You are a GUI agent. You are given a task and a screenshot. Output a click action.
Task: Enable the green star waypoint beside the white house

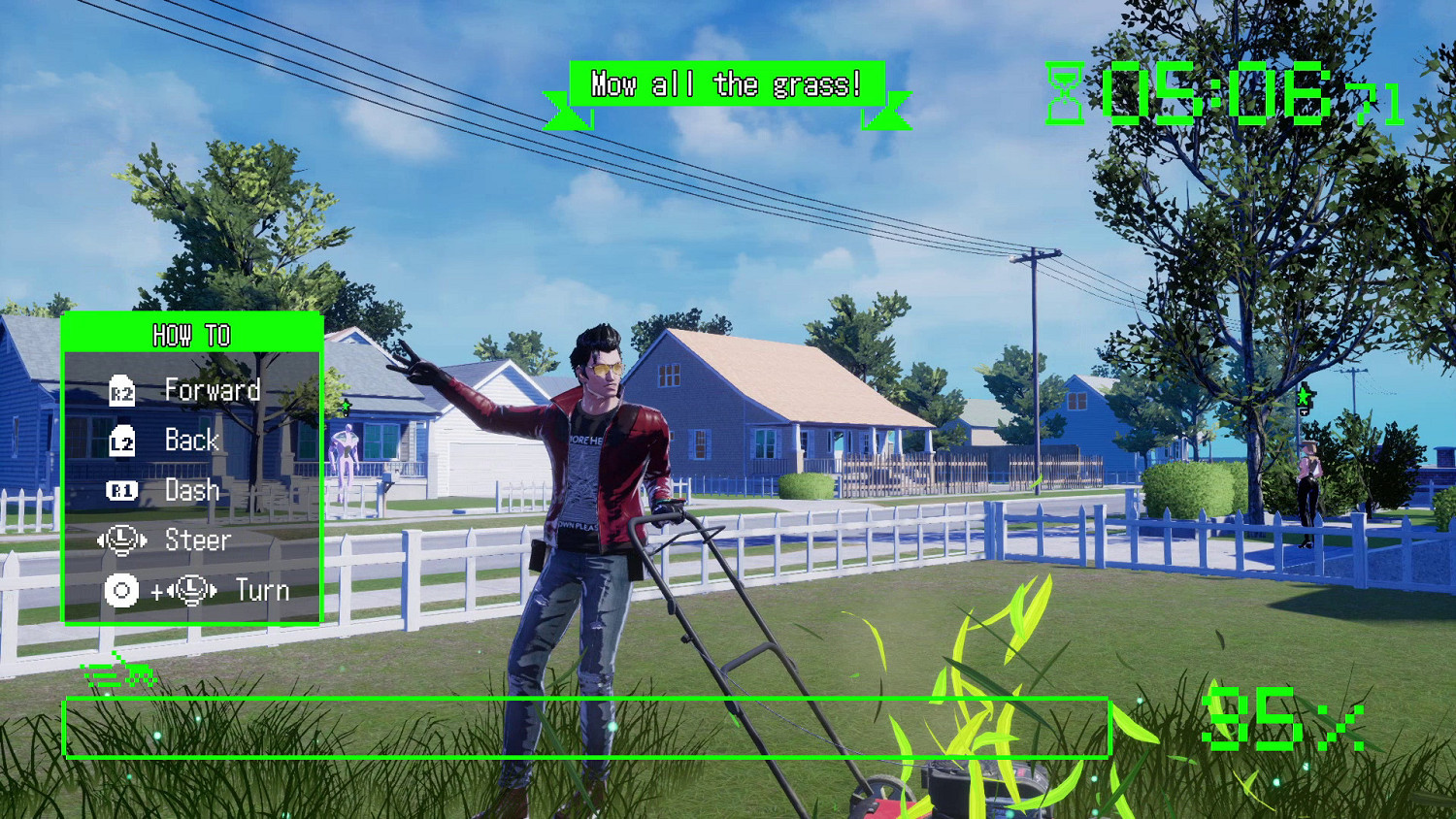tap(346, 405)
